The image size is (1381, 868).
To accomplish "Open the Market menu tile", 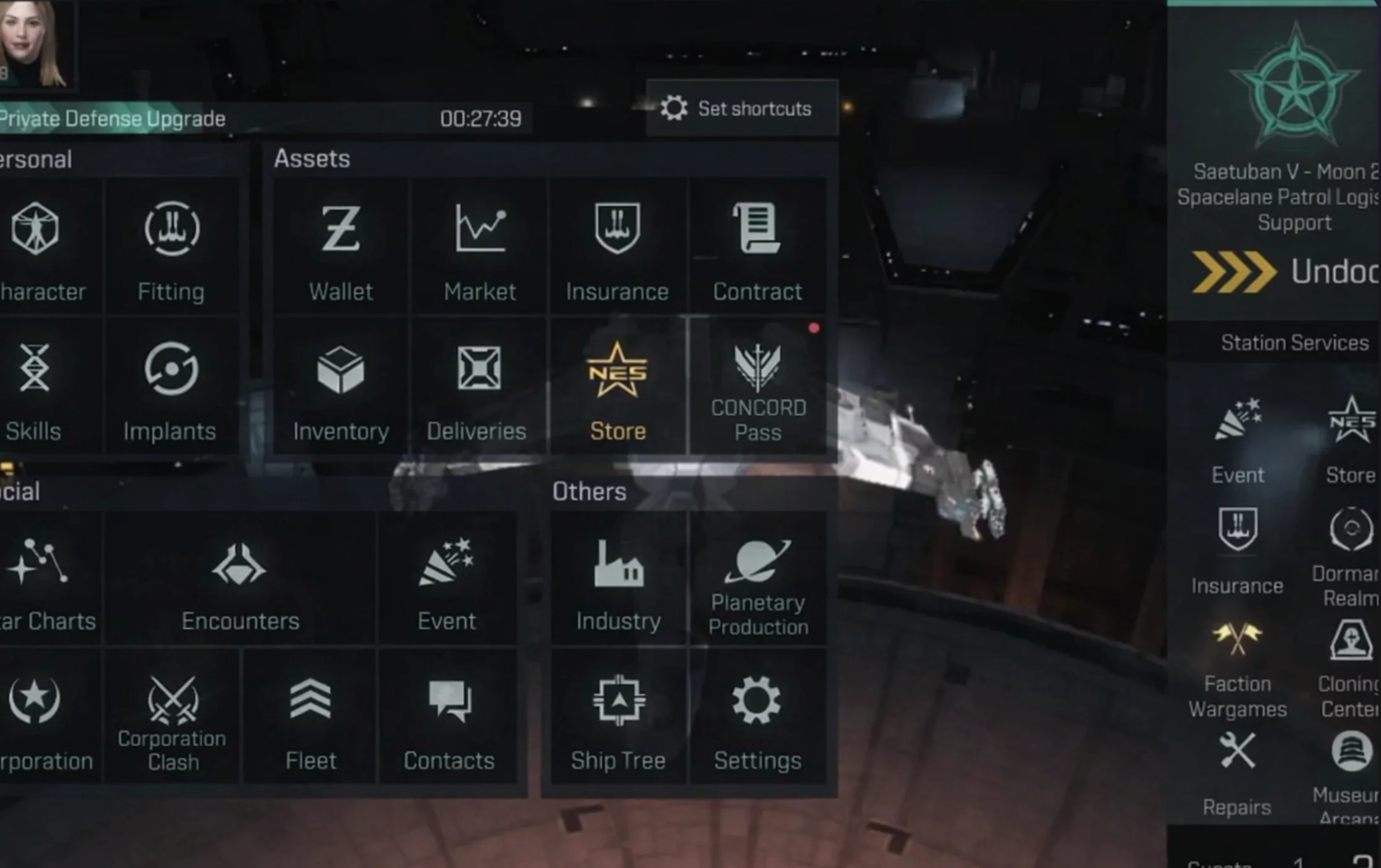I will tap(480, 248).
